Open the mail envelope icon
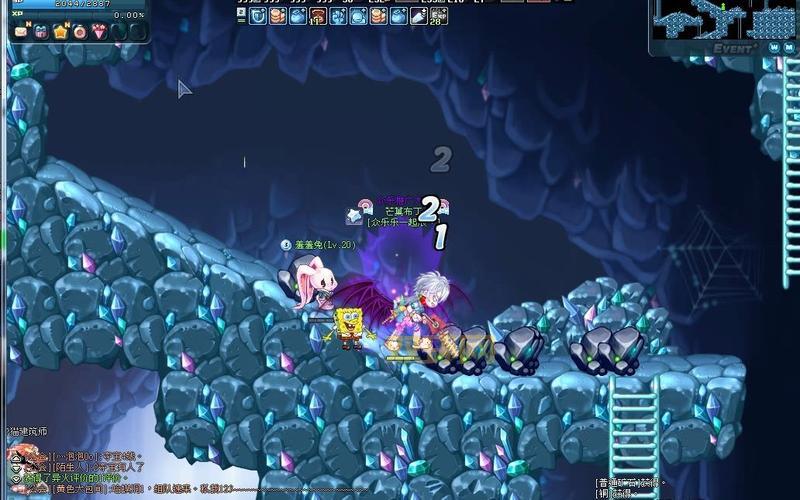Screen dimensions: 800x500 pos(21,32)
